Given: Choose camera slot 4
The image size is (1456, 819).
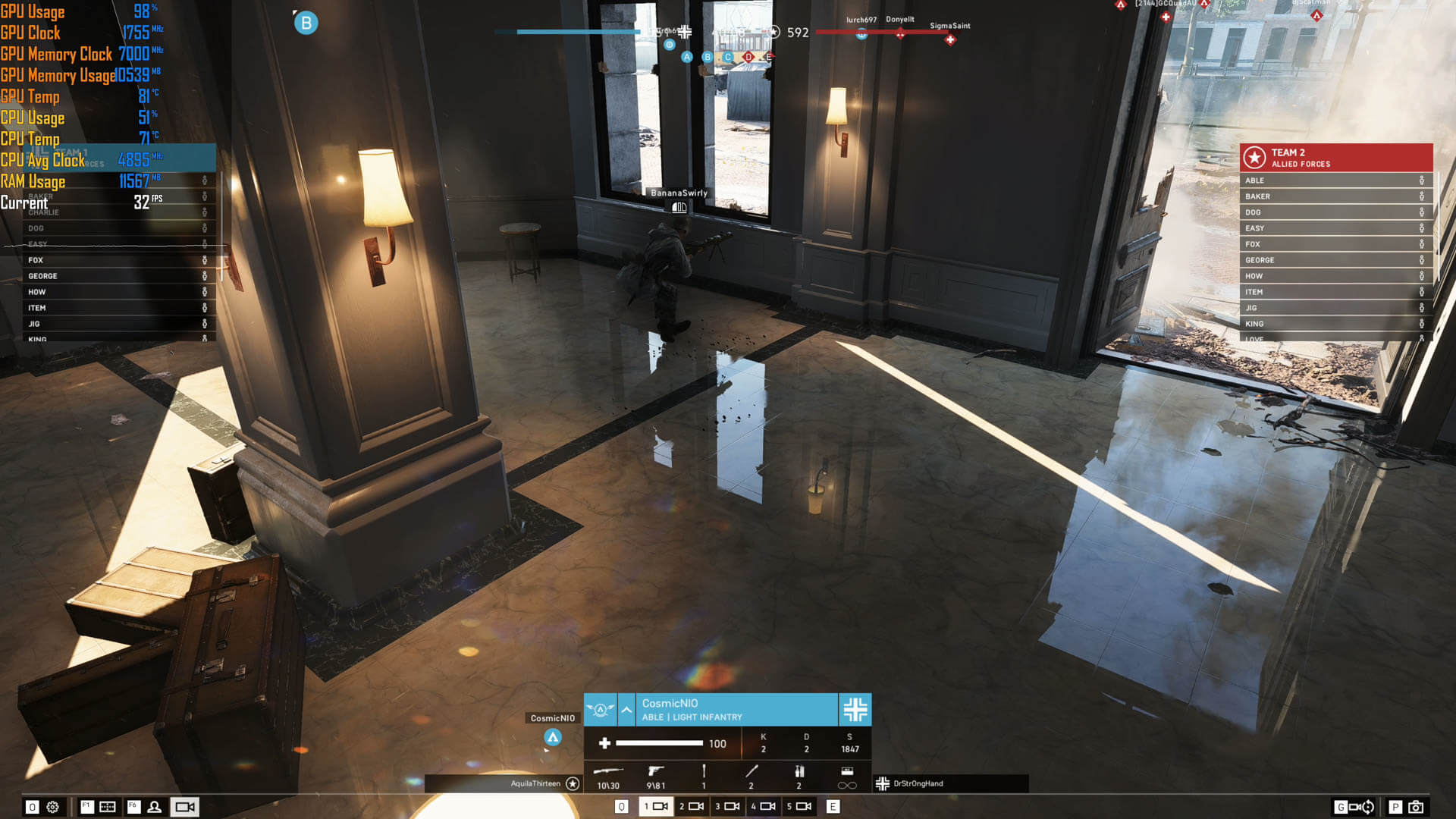Looking at the screenshot, I should pyautogui.click(x=763, y=806).
